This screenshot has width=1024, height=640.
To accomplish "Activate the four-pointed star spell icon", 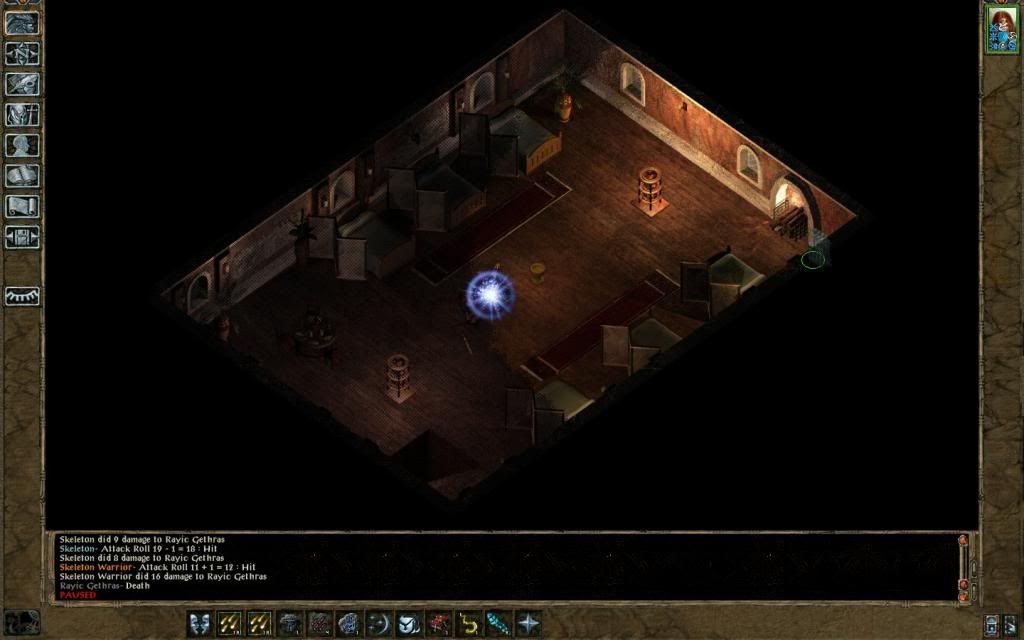I will 528,623.
